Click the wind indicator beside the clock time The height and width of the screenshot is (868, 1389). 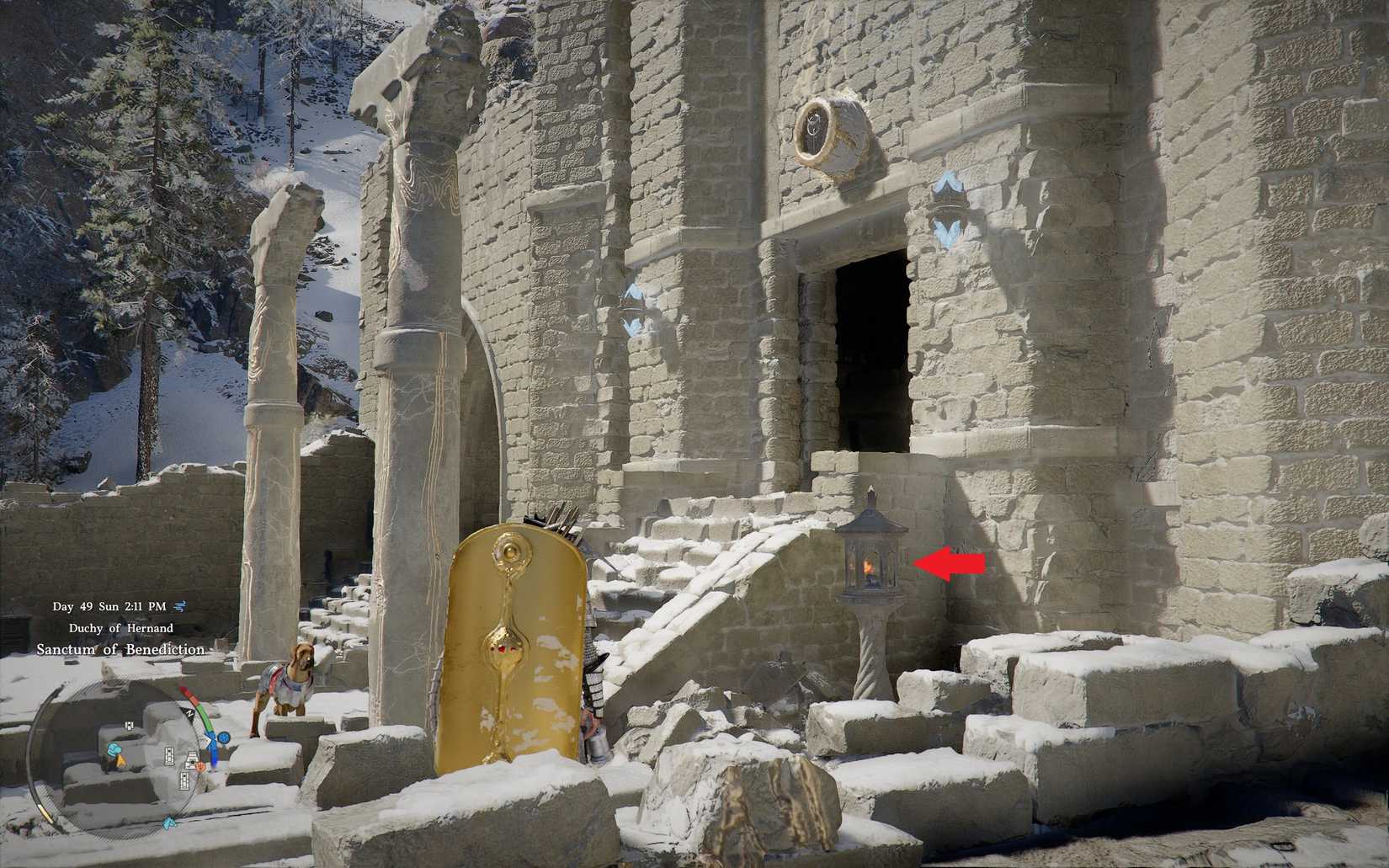coord(181,607)
